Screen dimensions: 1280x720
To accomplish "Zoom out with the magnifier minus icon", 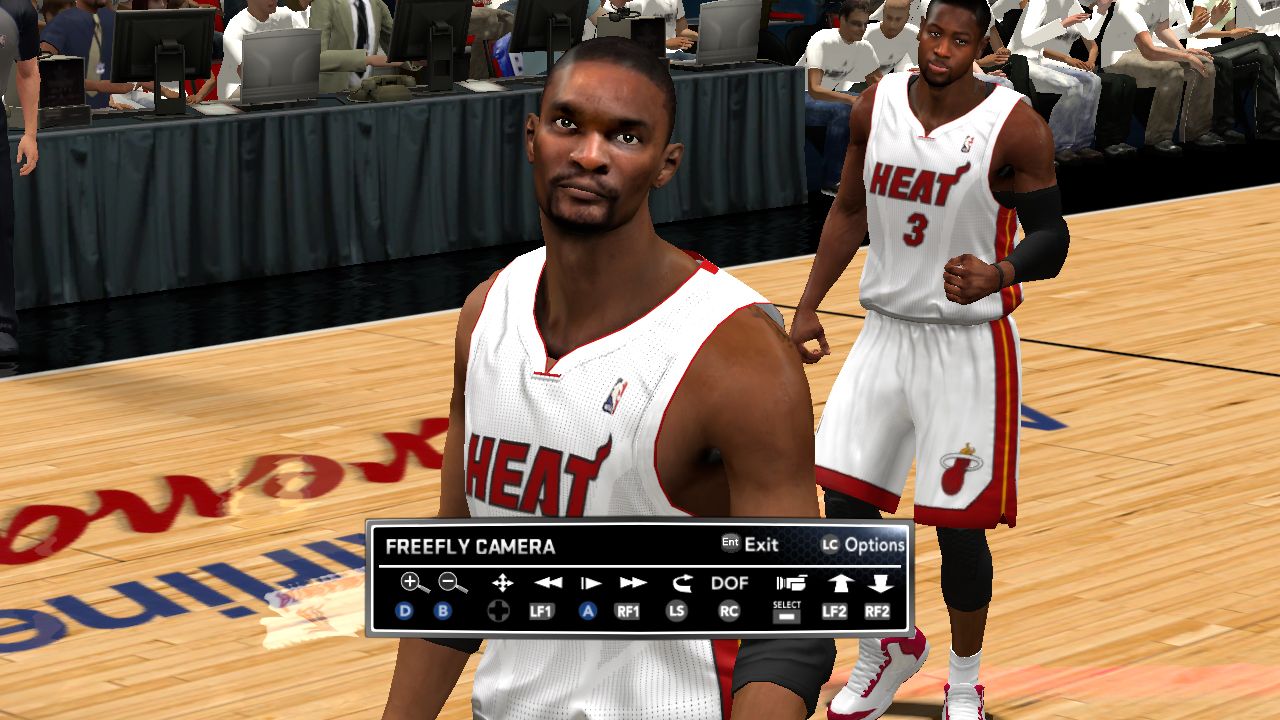I will [452, 583].
